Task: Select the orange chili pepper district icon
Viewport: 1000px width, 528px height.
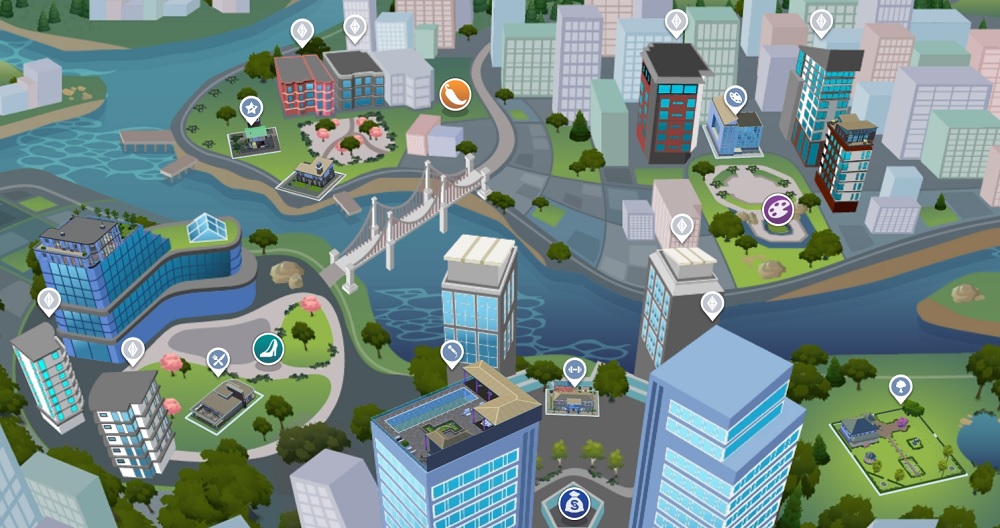Action: pyautogui.click(x=454, y=95)
